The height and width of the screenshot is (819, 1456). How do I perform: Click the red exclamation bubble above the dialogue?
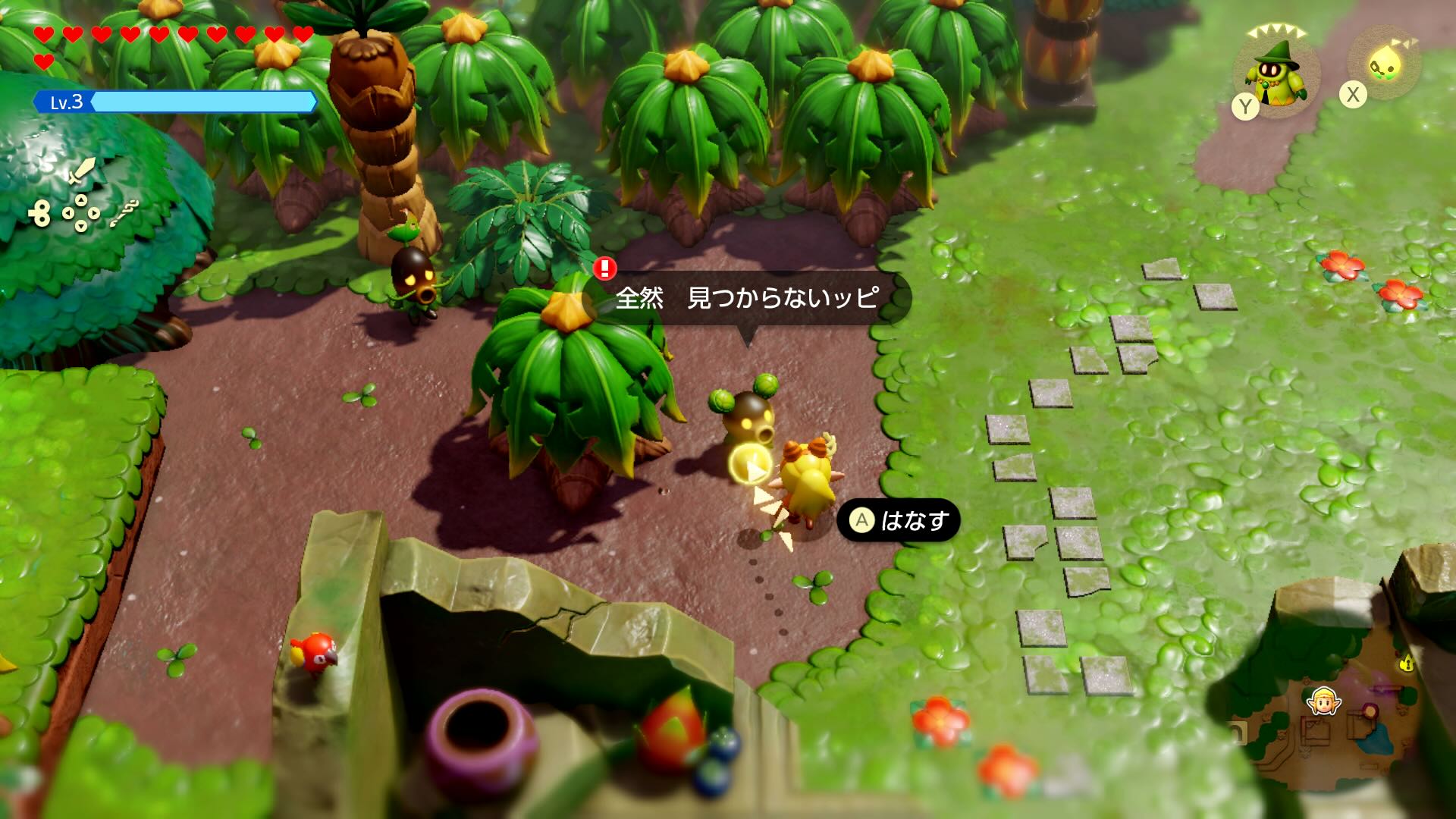[x=603, y=271]
